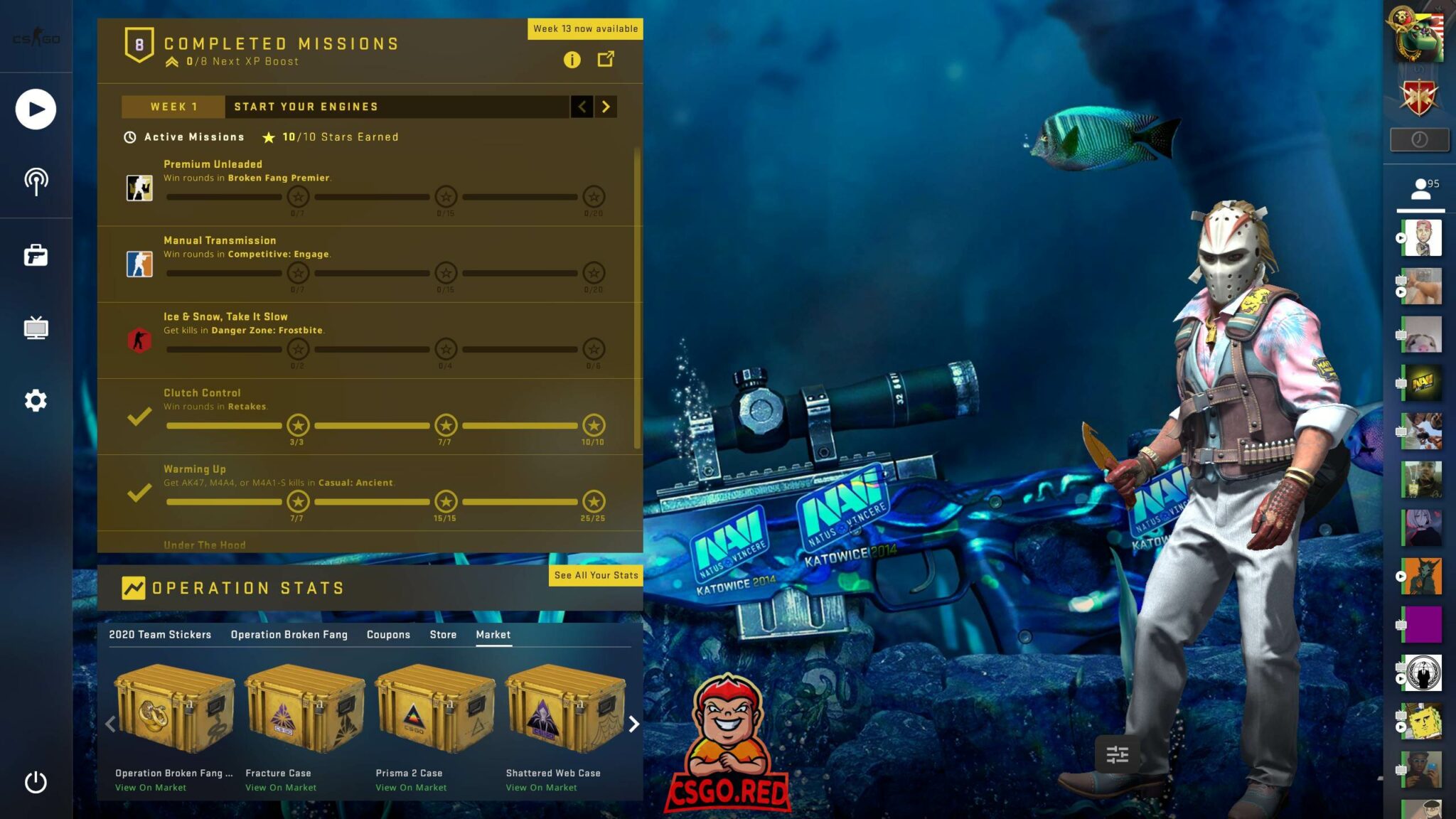
Task: Switch to the Operation Broken Fang tab
Action: point(289,635)
